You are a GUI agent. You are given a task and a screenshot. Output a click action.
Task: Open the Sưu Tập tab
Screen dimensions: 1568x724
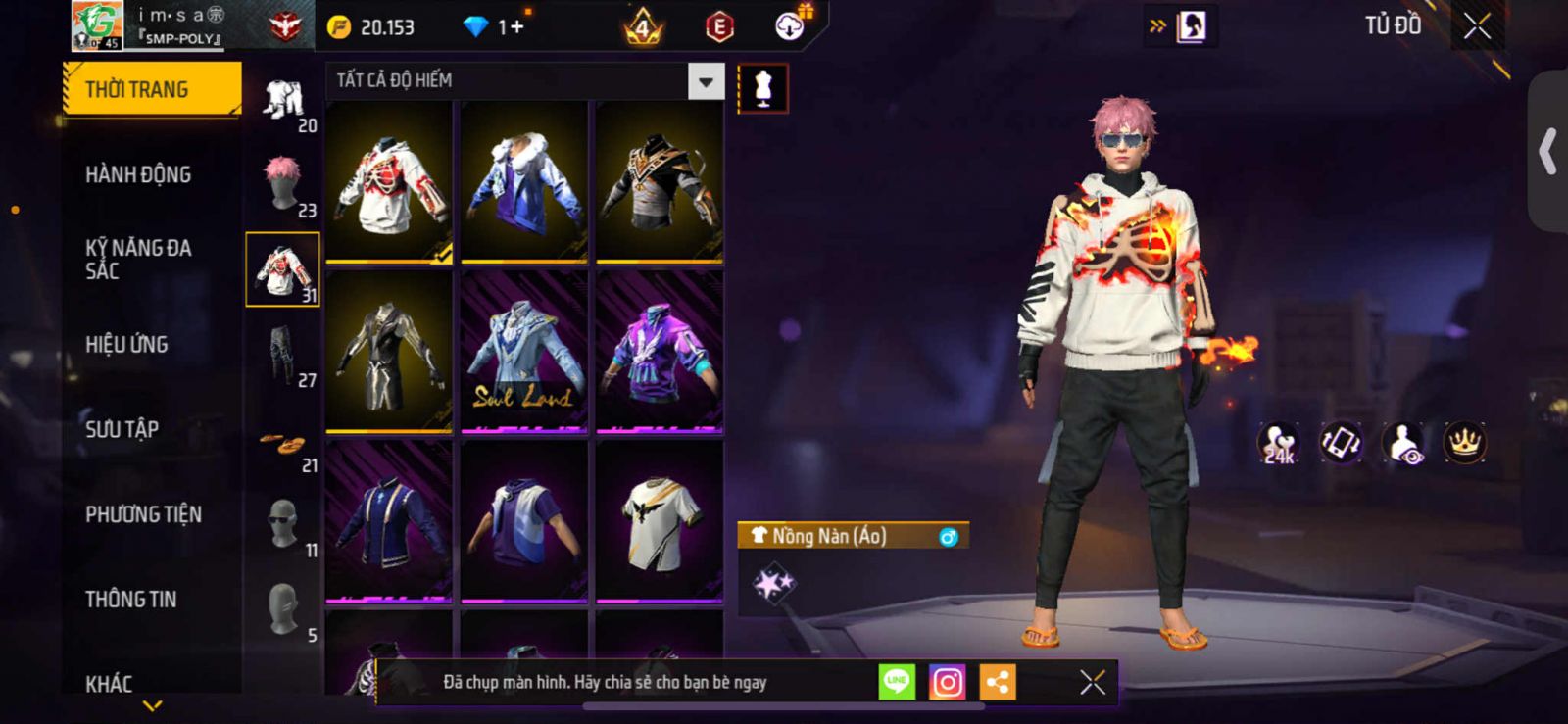[x=122, y=428]
